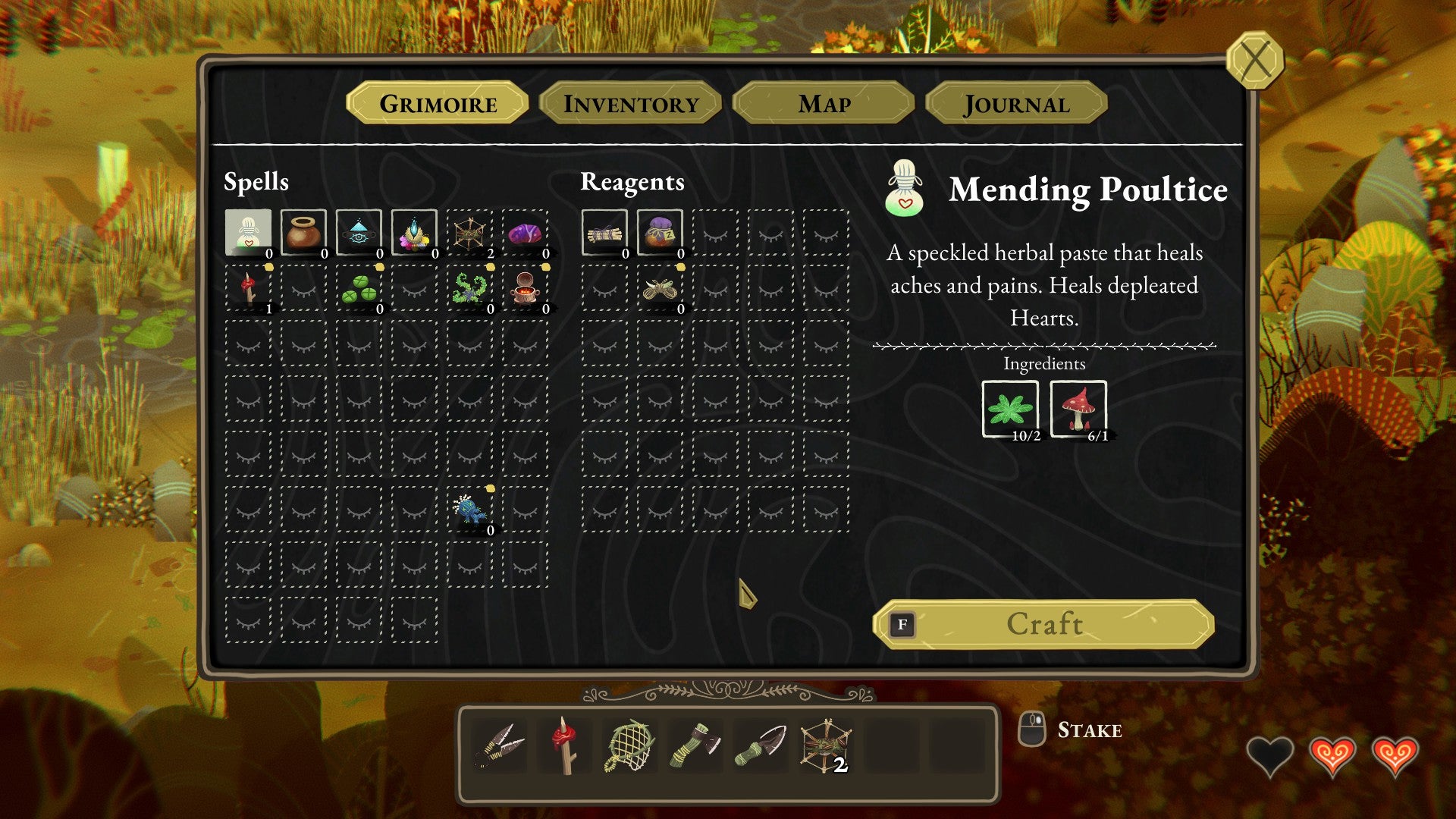Select the hatchet in the hotbar

click(695, 746)
